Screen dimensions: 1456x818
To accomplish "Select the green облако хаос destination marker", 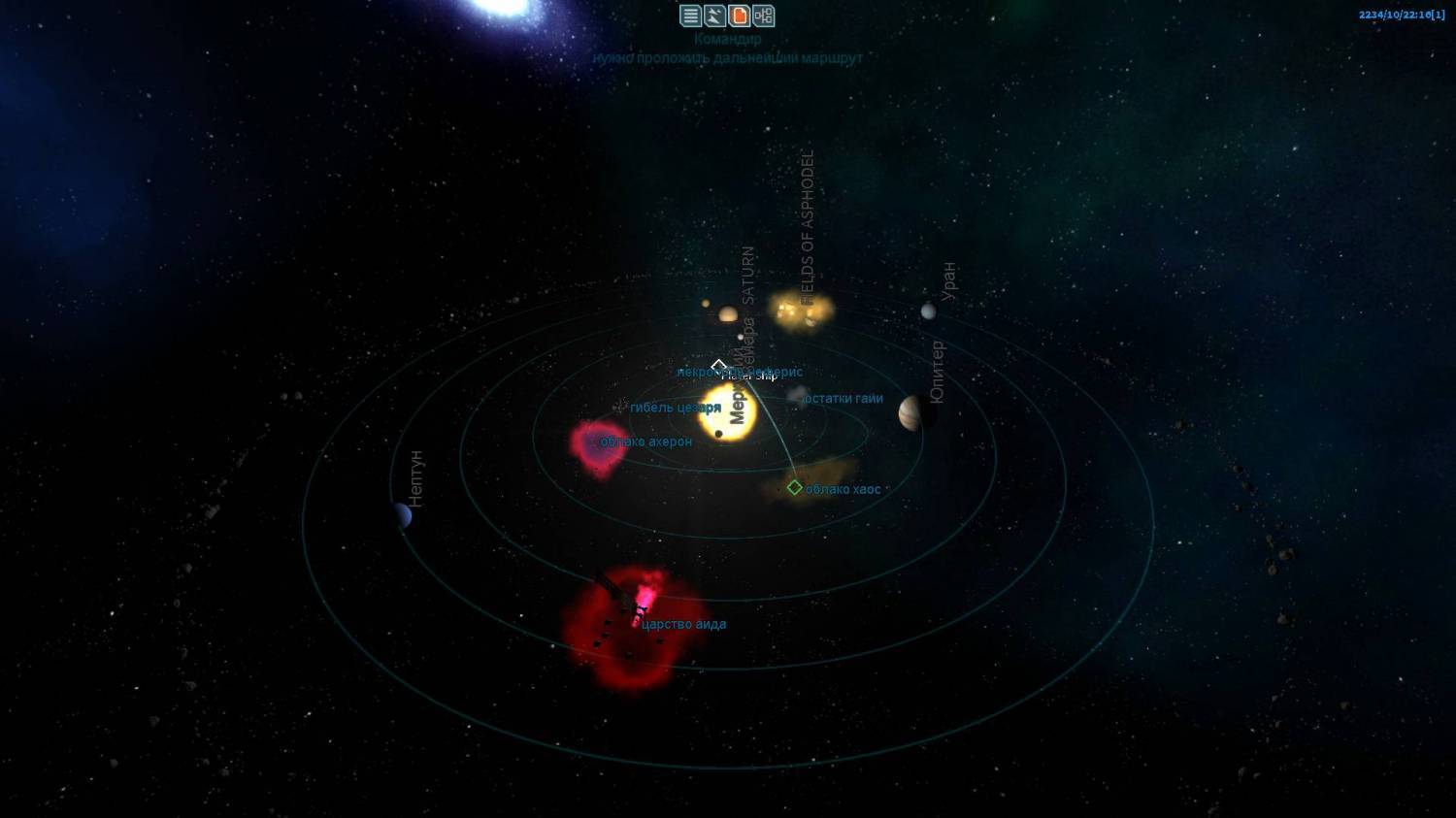I will click(795, 487).
